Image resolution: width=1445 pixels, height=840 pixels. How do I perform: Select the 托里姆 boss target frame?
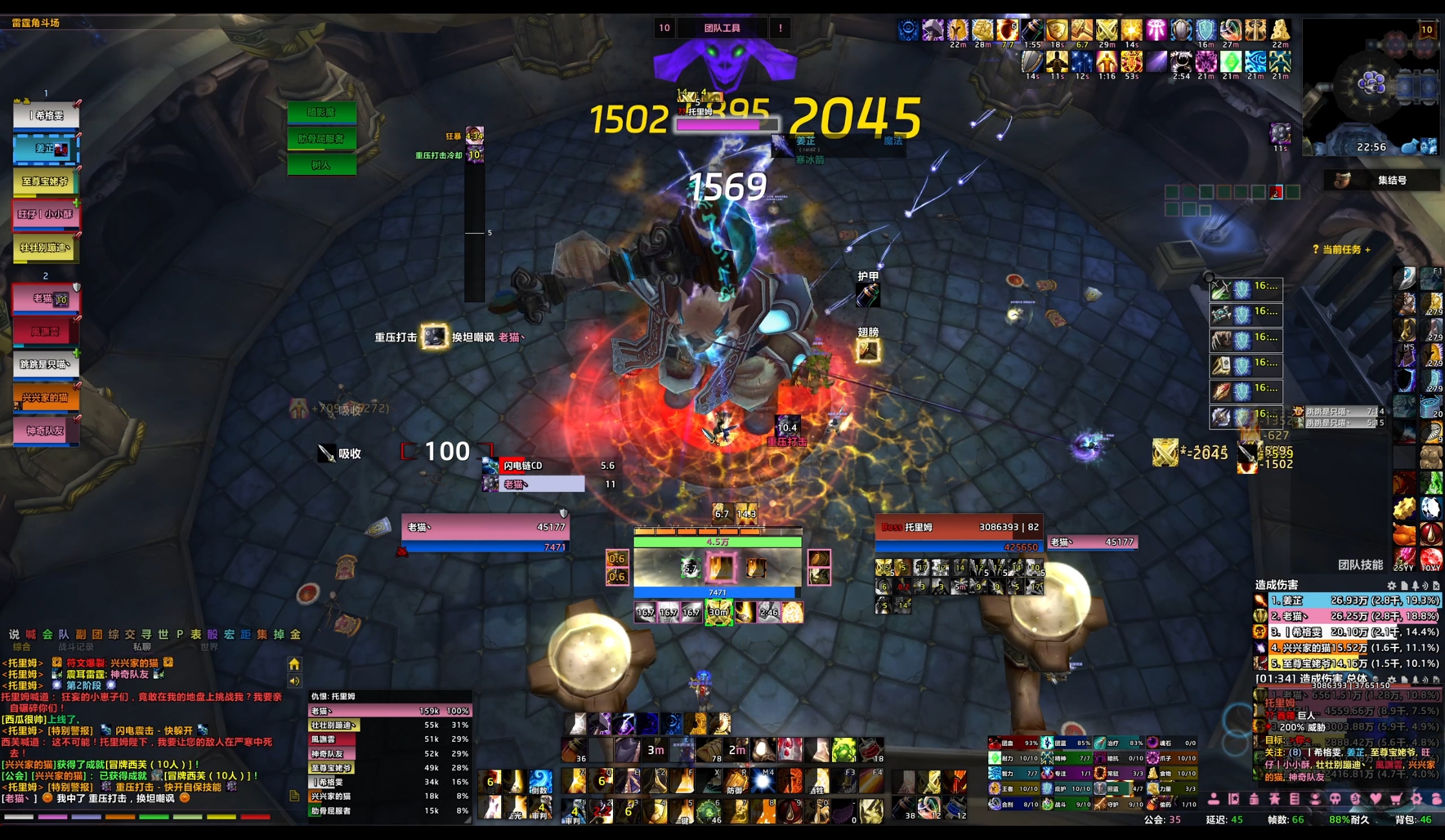point(958,527)
